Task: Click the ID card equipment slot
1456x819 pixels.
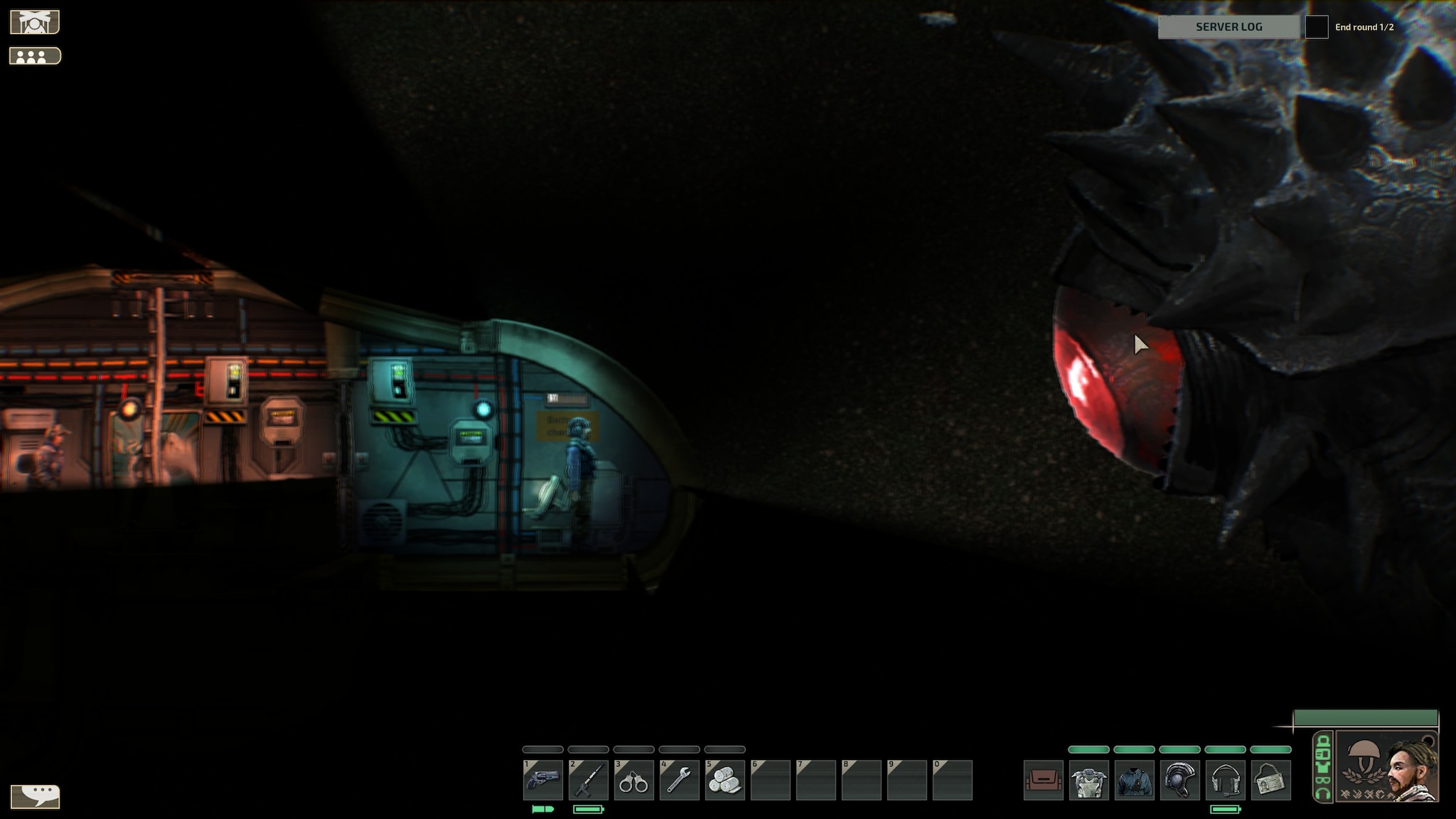Action: pos(1271,780)
